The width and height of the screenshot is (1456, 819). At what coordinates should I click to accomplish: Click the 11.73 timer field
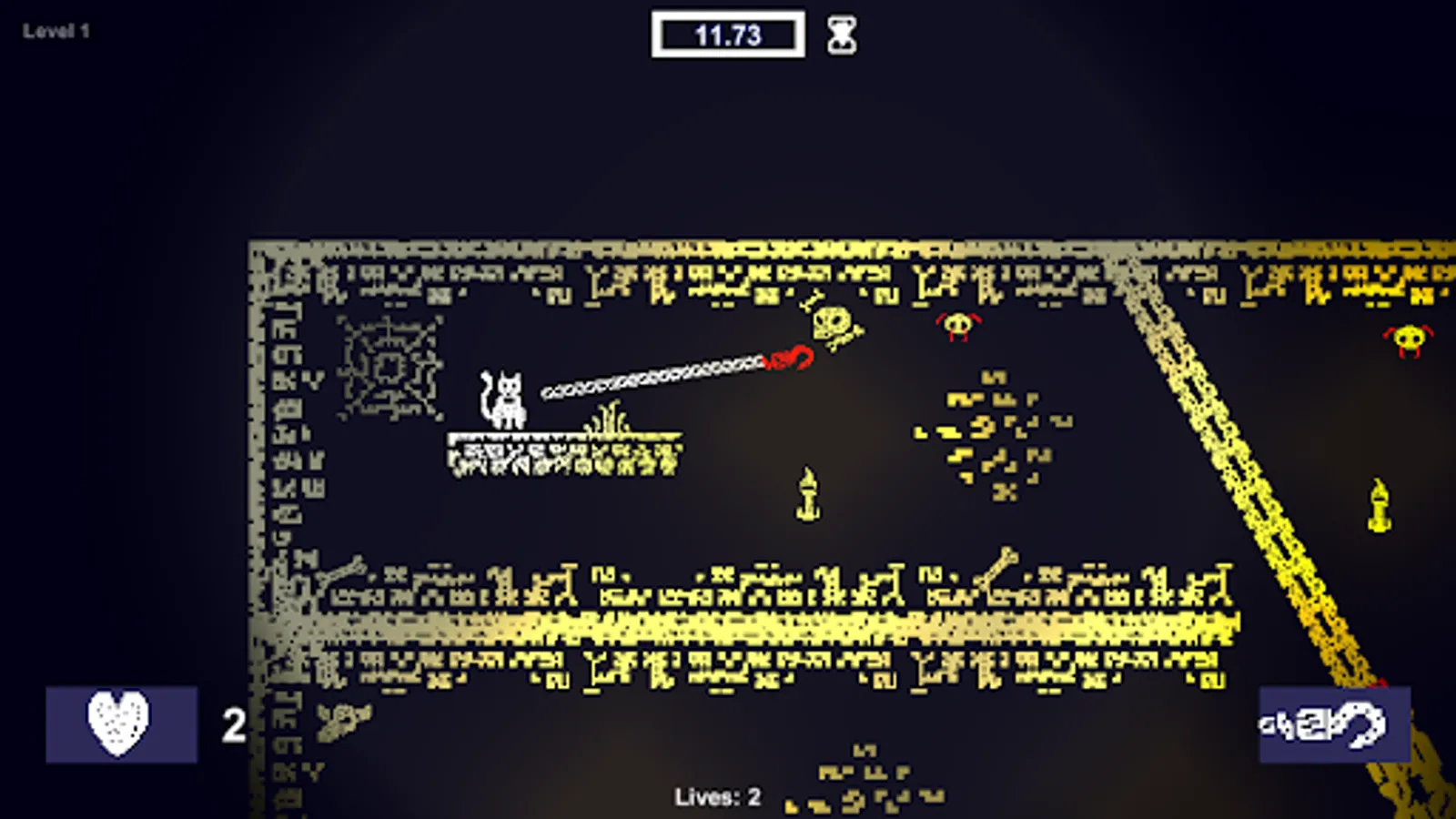(728, 35)
